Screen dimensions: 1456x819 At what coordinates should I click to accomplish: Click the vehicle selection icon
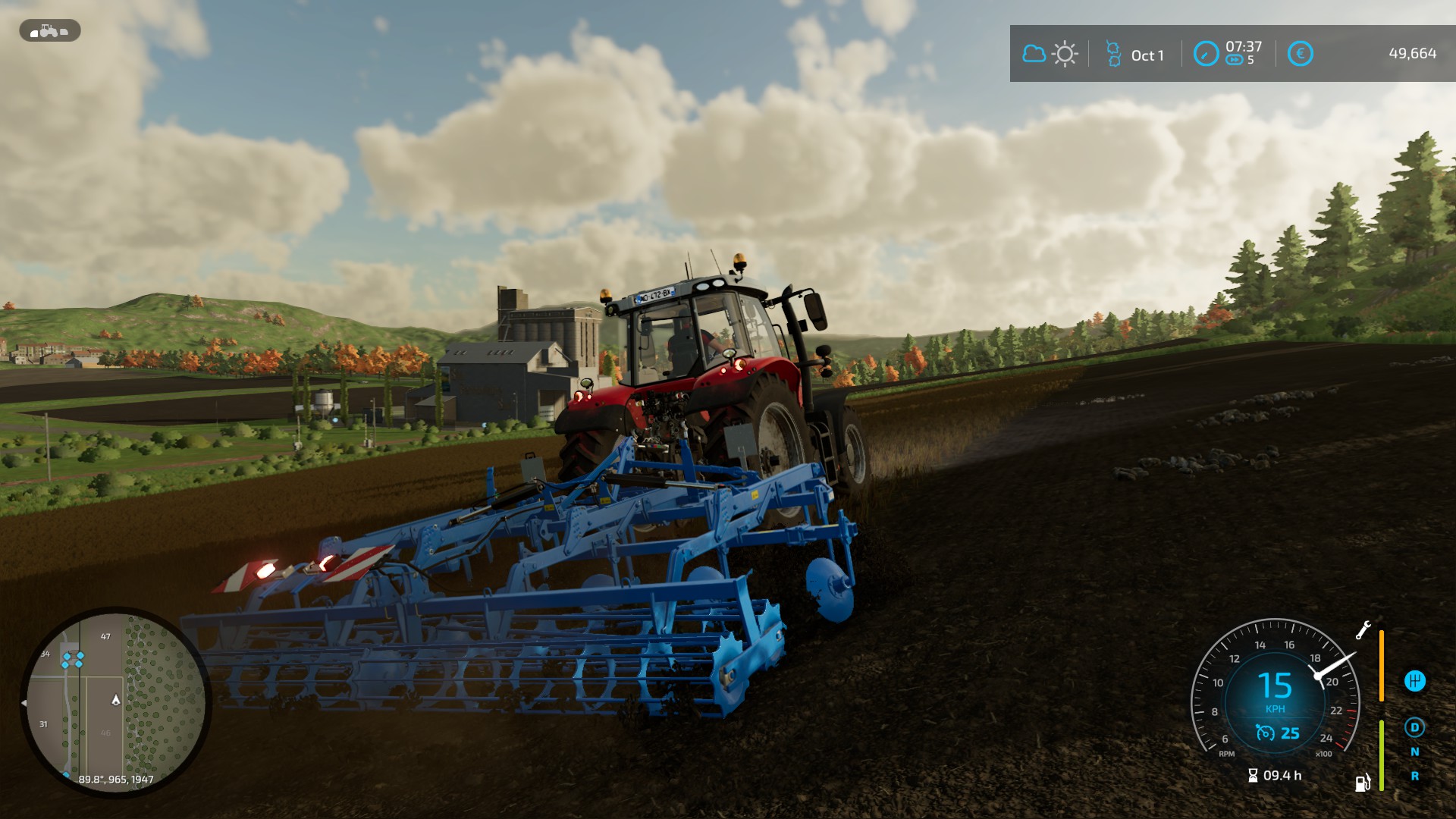click(49, 31)
